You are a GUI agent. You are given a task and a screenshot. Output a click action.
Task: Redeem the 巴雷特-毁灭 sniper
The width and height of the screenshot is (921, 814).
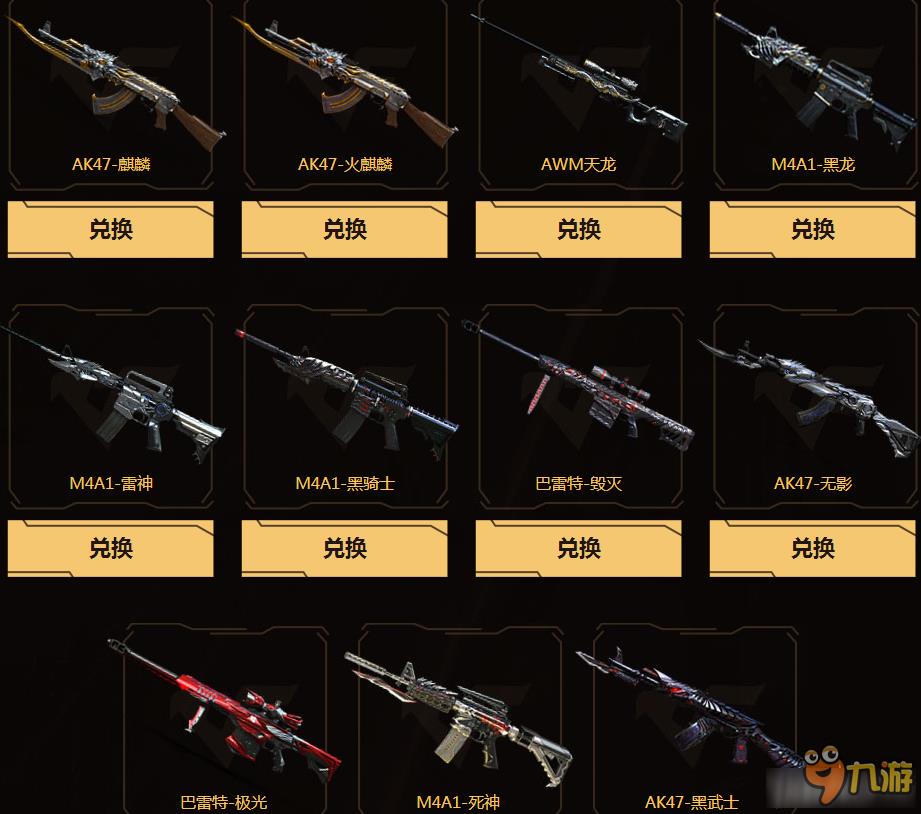pos(579,548)
